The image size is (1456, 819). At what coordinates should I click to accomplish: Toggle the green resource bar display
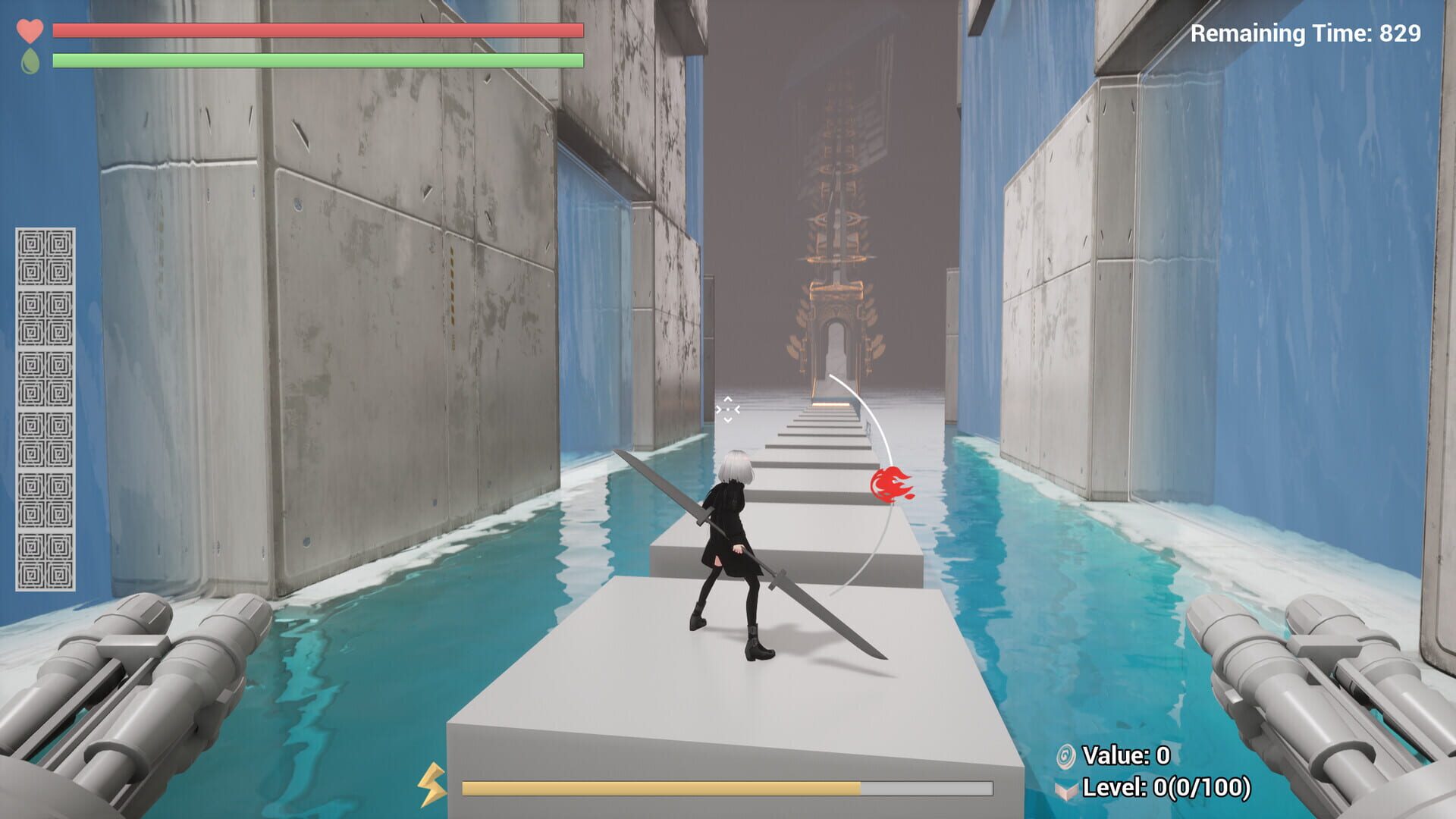pyautogui.click(x=316, y=60)
